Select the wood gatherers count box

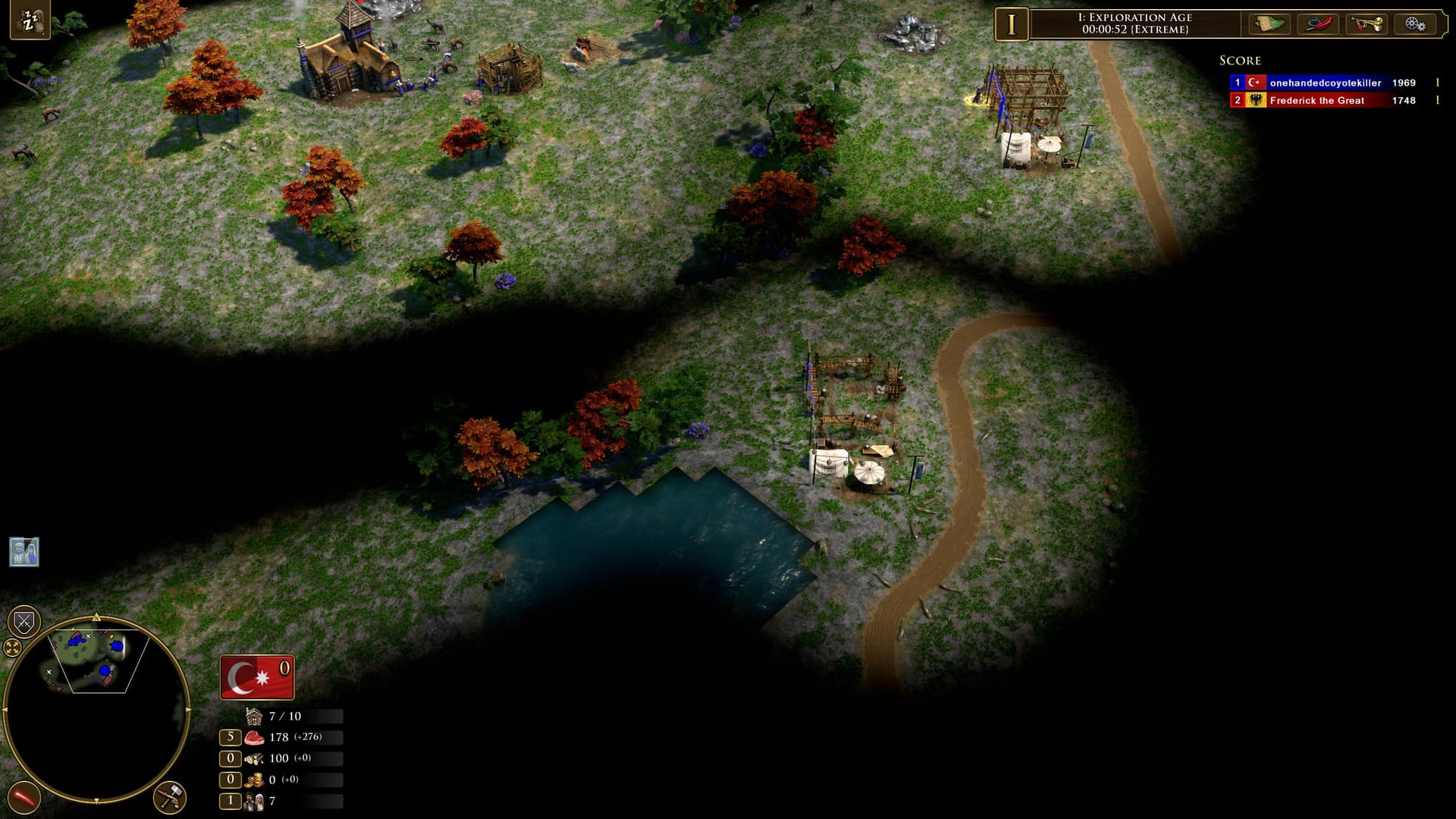coord(231,758)
